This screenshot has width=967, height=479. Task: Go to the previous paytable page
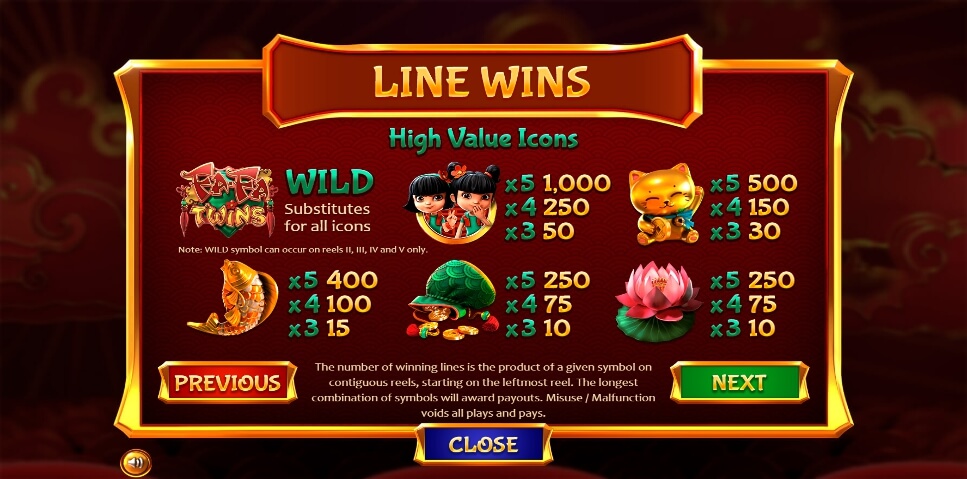click(227, 382)
